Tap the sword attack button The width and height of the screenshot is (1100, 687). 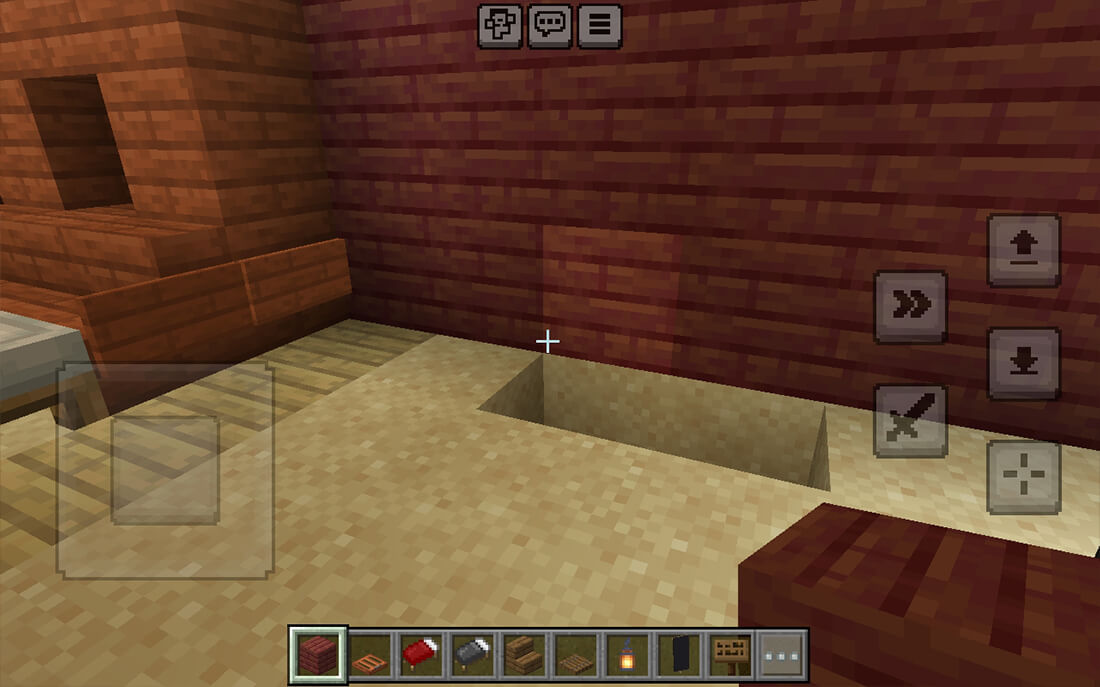click(x=911, y=420)
